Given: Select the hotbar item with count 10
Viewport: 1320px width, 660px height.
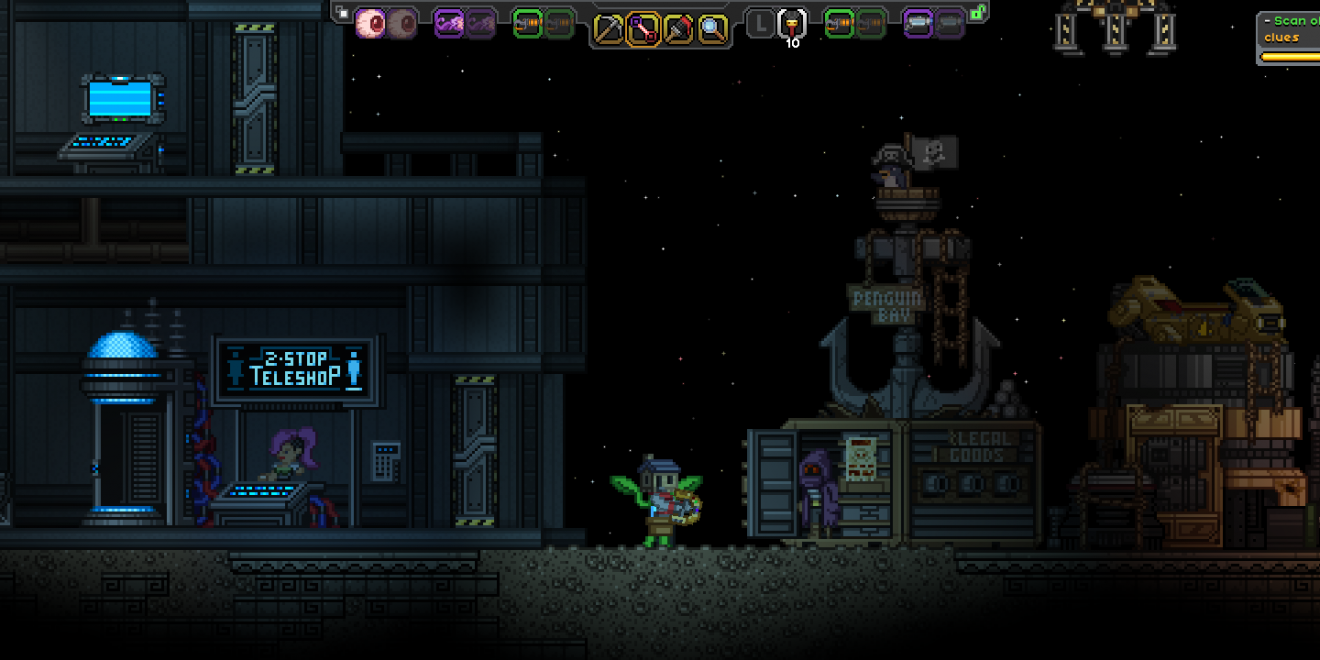Looking at the screenshot, I should click(792, 24).
